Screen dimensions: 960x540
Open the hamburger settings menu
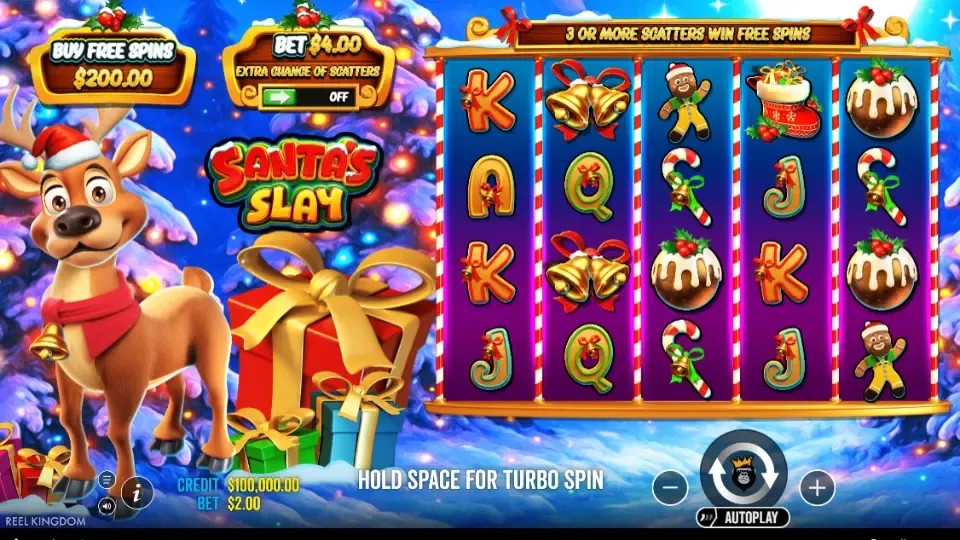(107, 479)
